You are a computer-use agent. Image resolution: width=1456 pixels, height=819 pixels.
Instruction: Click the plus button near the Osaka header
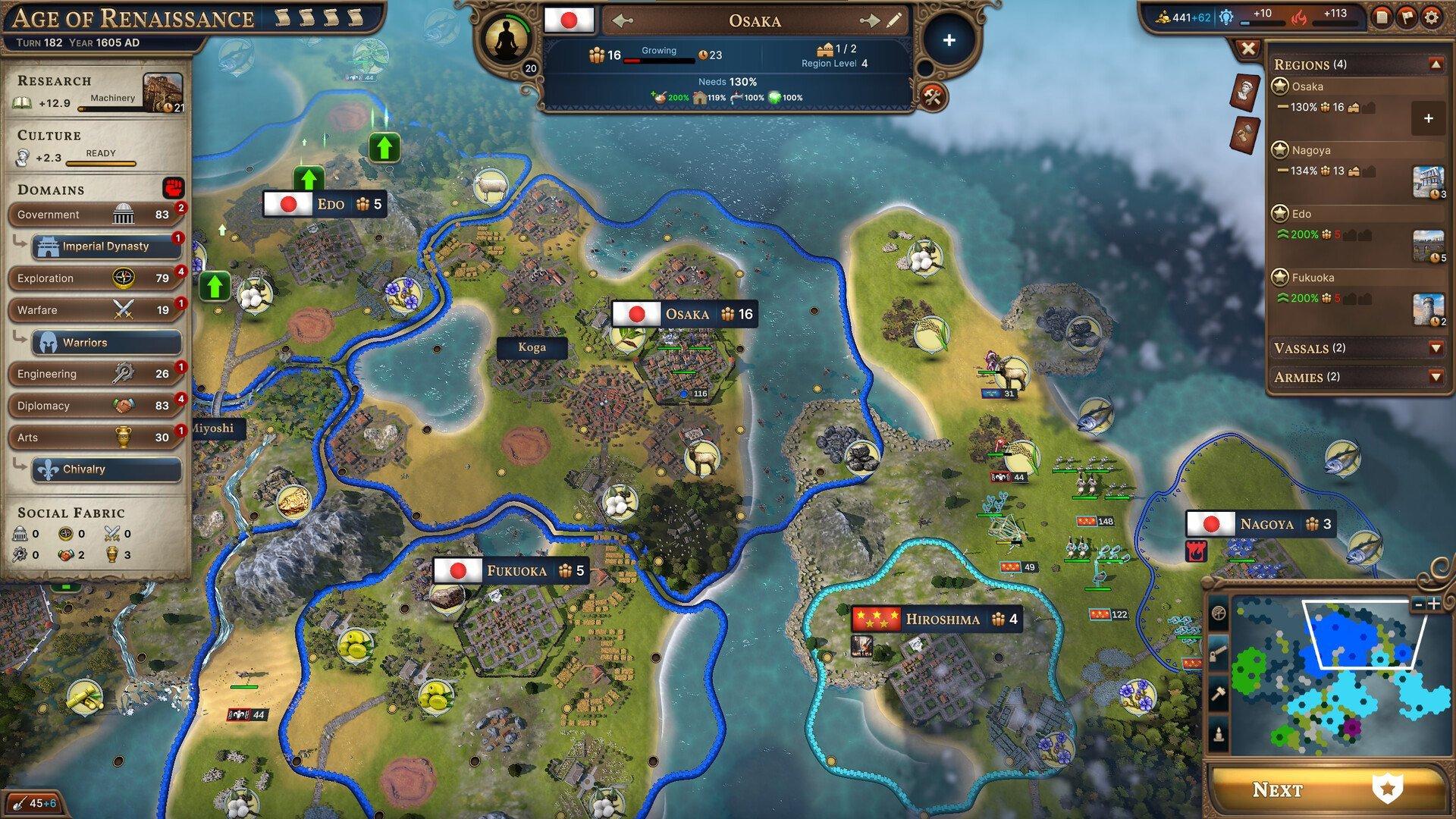click(x=948, y=40)
